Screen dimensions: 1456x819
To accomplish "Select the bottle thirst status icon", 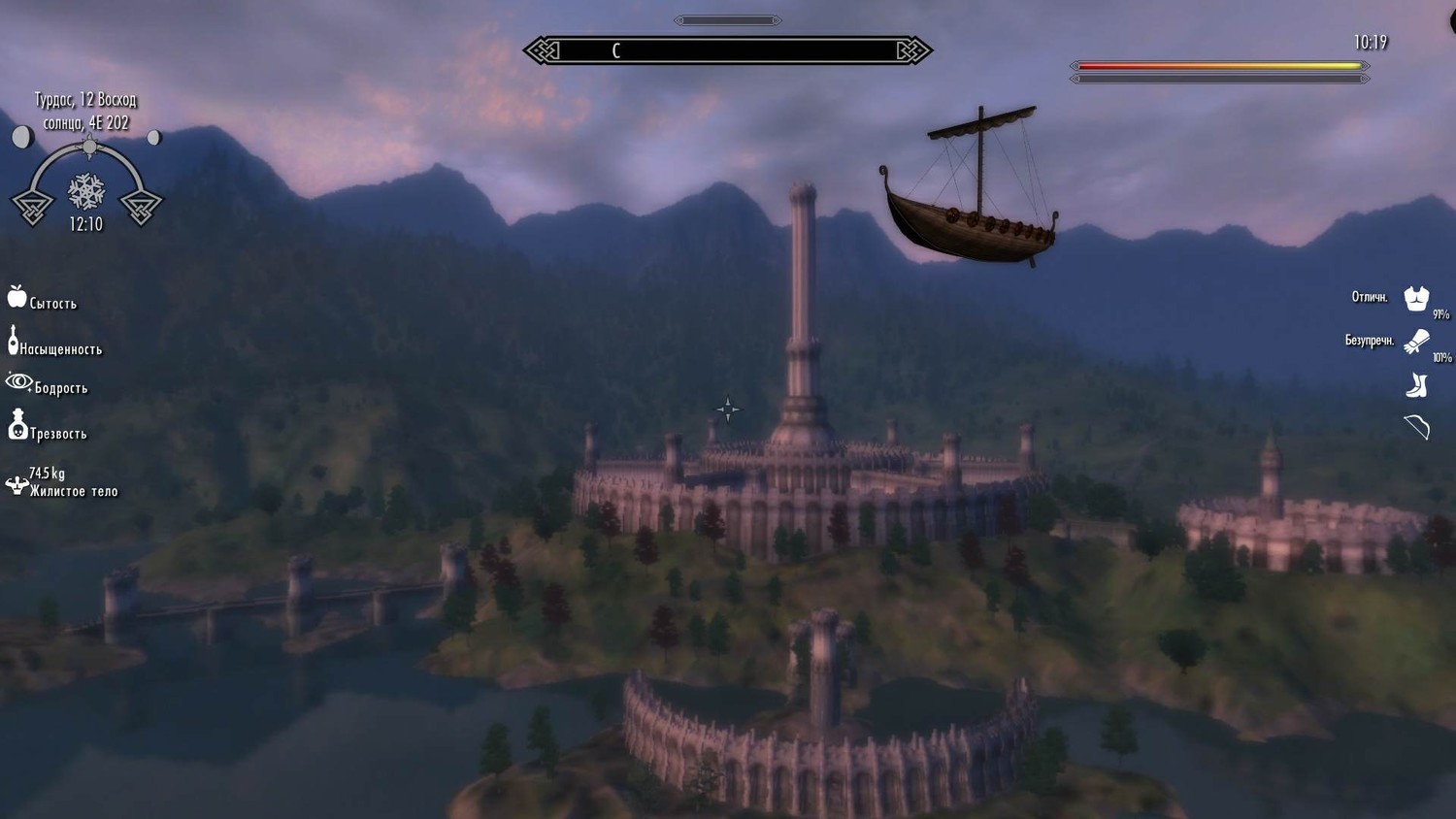I will pyautogui.click(x=13, y=341).
